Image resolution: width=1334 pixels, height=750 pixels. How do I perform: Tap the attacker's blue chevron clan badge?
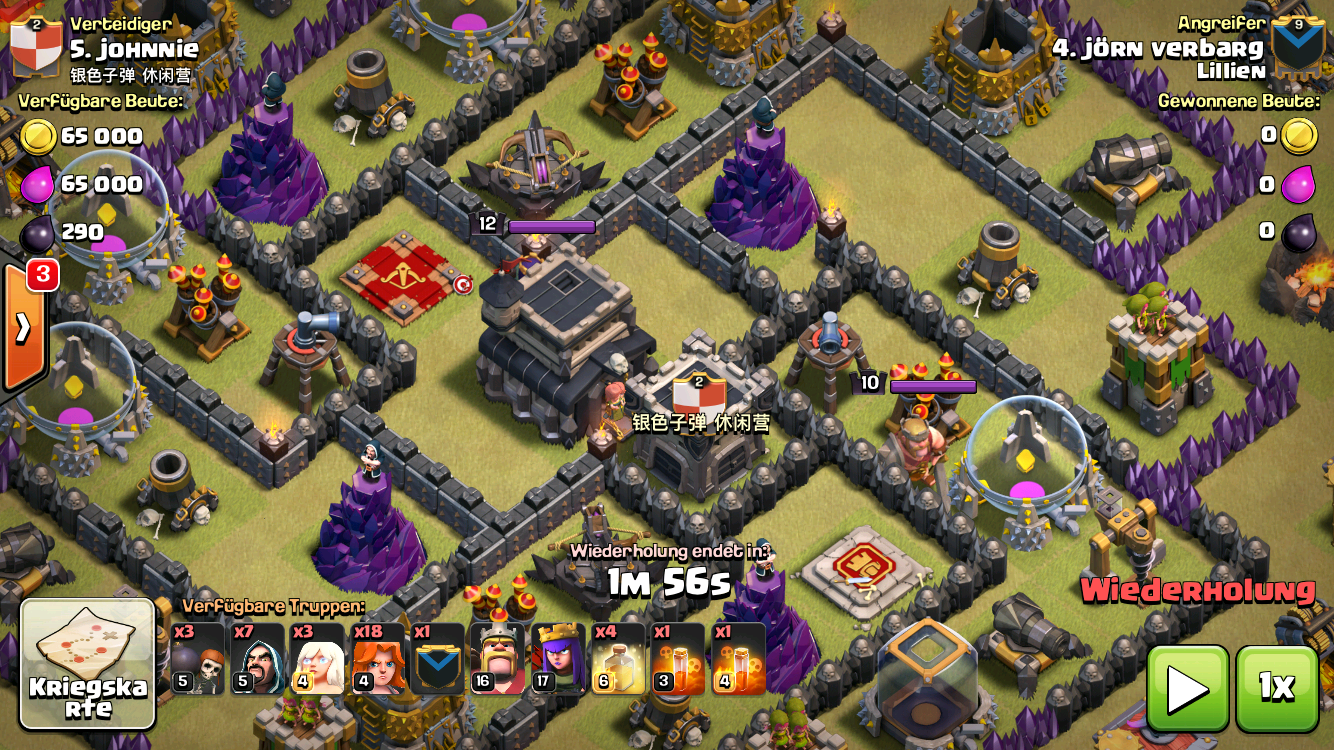point(1297,46)
